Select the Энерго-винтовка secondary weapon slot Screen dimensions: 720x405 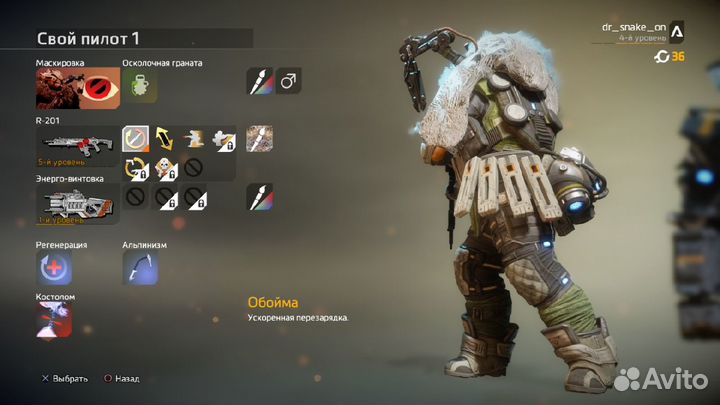(x=76, y=202)
